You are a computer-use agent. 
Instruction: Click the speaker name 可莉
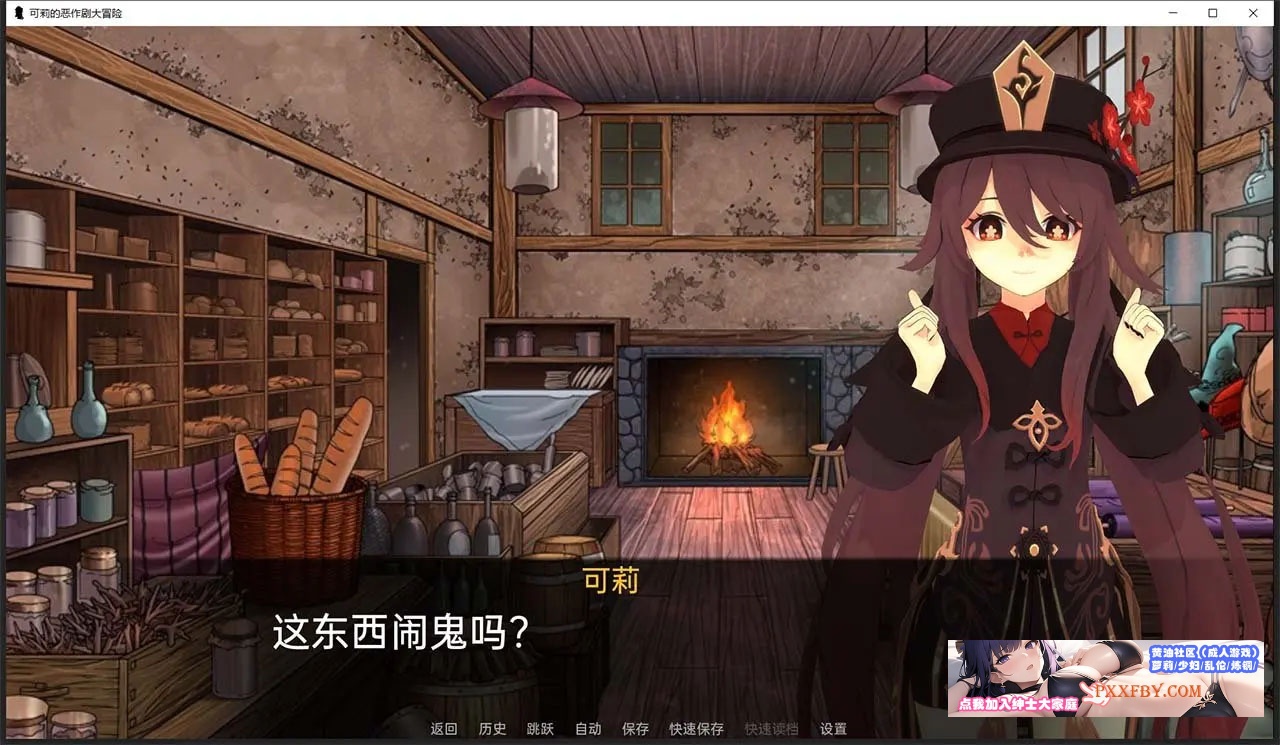[x=611, y=581]
